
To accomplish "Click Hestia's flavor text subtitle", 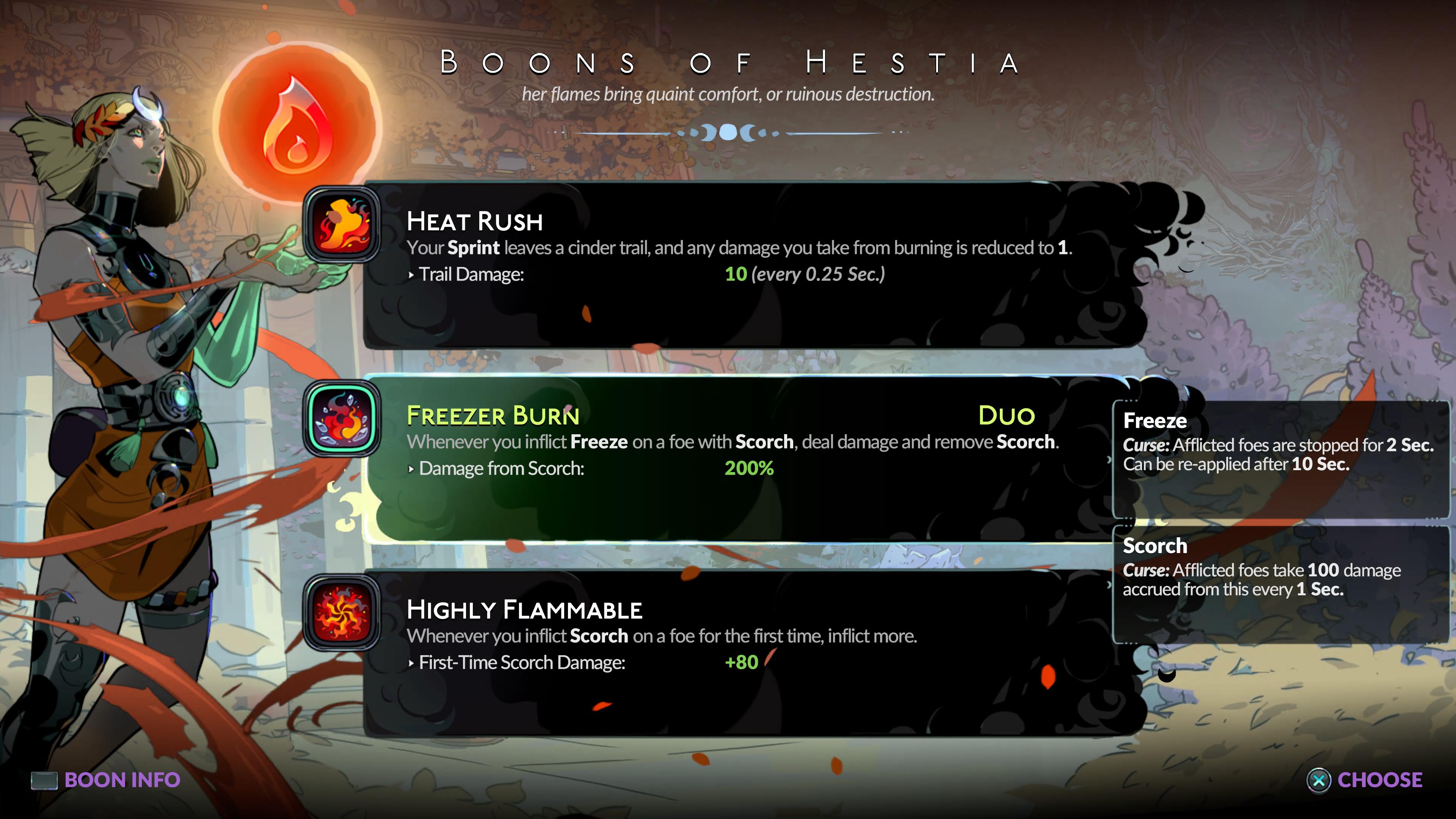I will [728, 94].
